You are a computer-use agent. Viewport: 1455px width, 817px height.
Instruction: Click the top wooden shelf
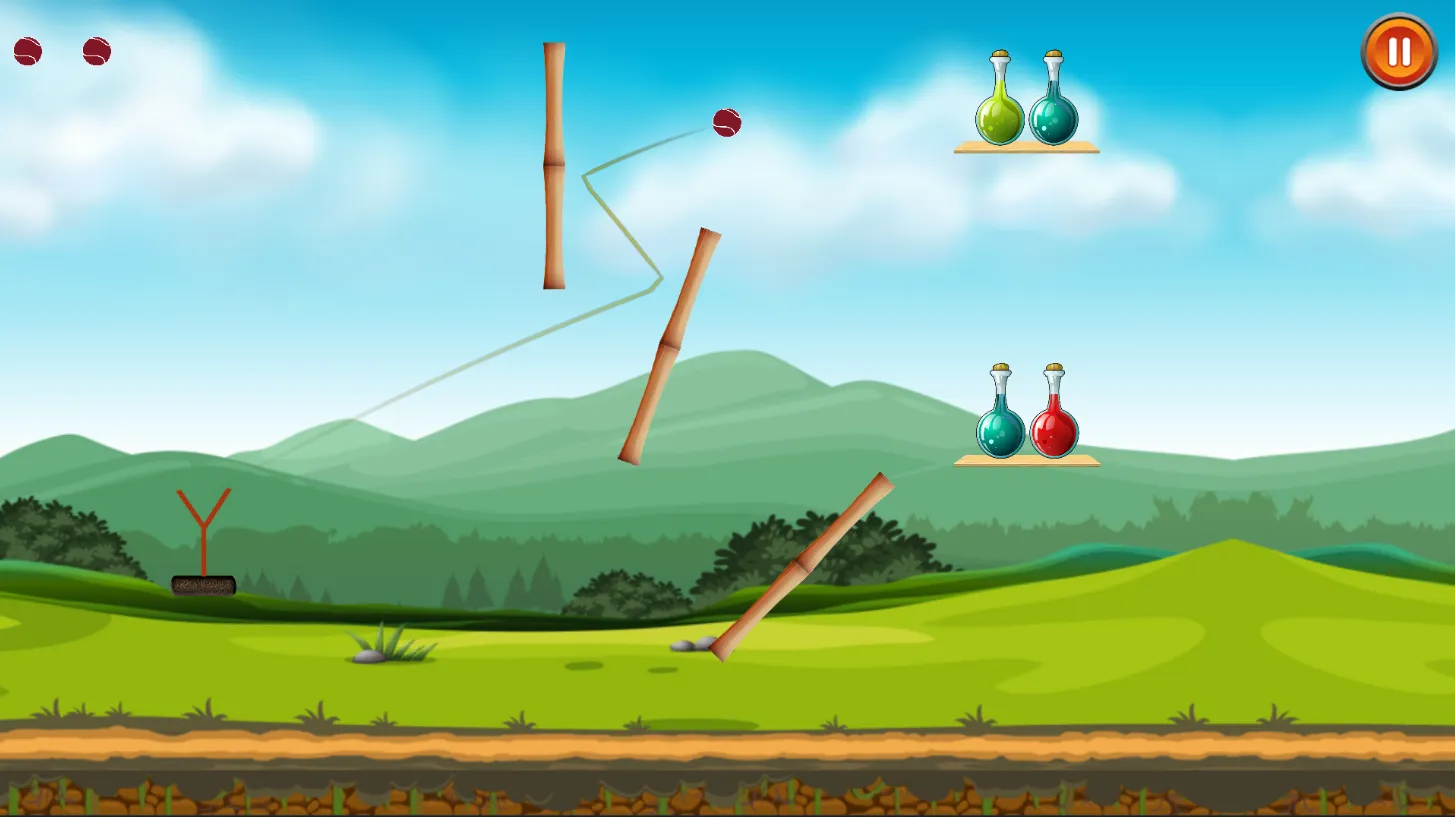(x=1028, y=148)
